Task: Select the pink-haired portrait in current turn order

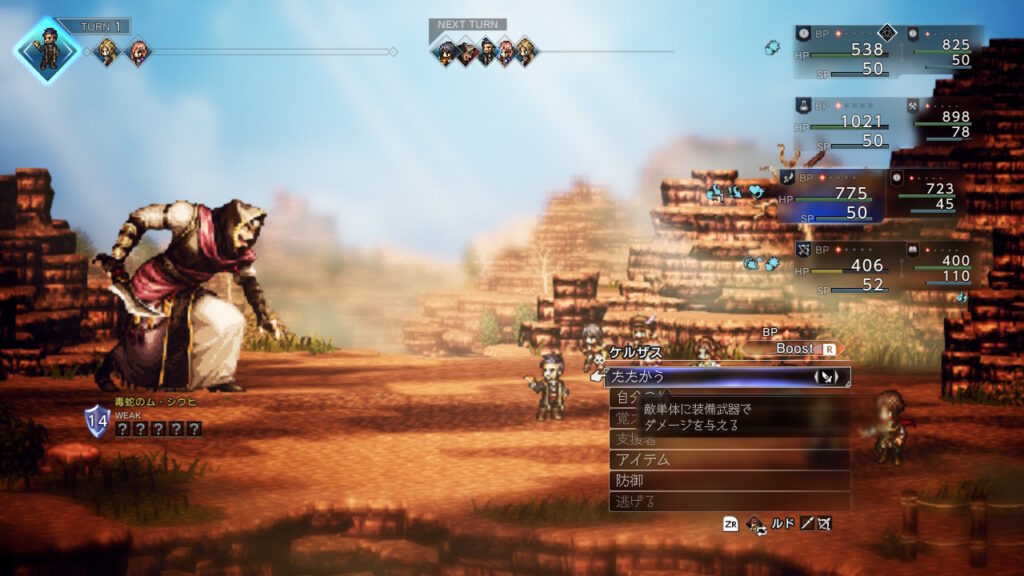Action: point(137,51)
